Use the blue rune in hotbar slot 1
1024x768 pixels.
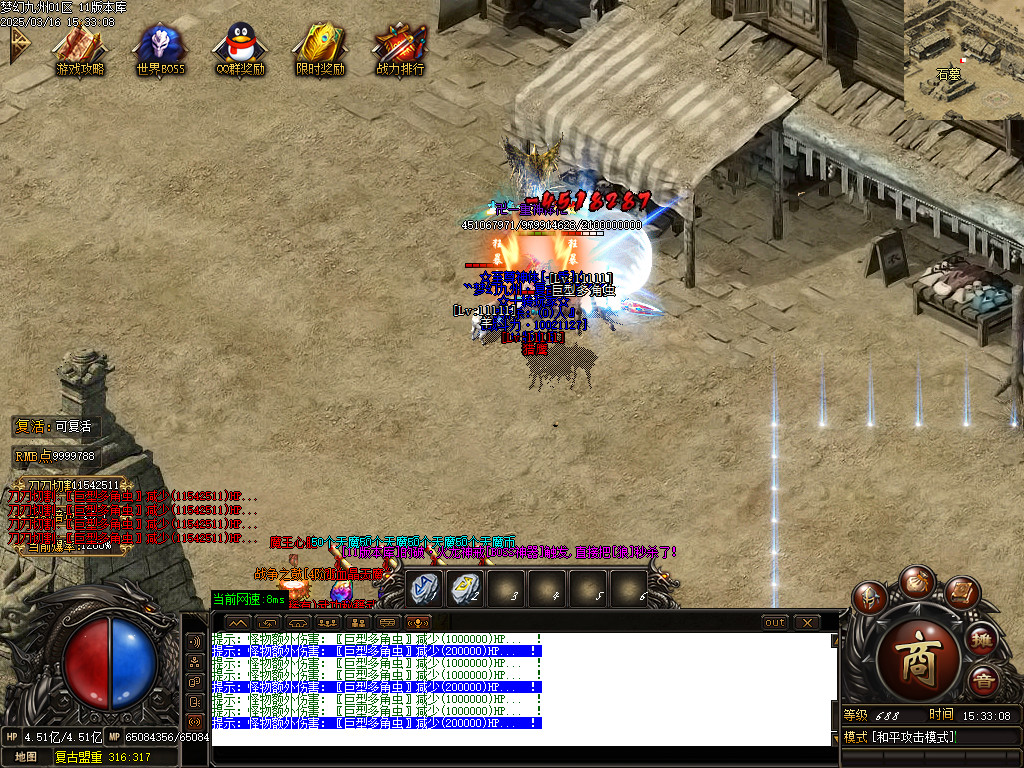(424, 588)
